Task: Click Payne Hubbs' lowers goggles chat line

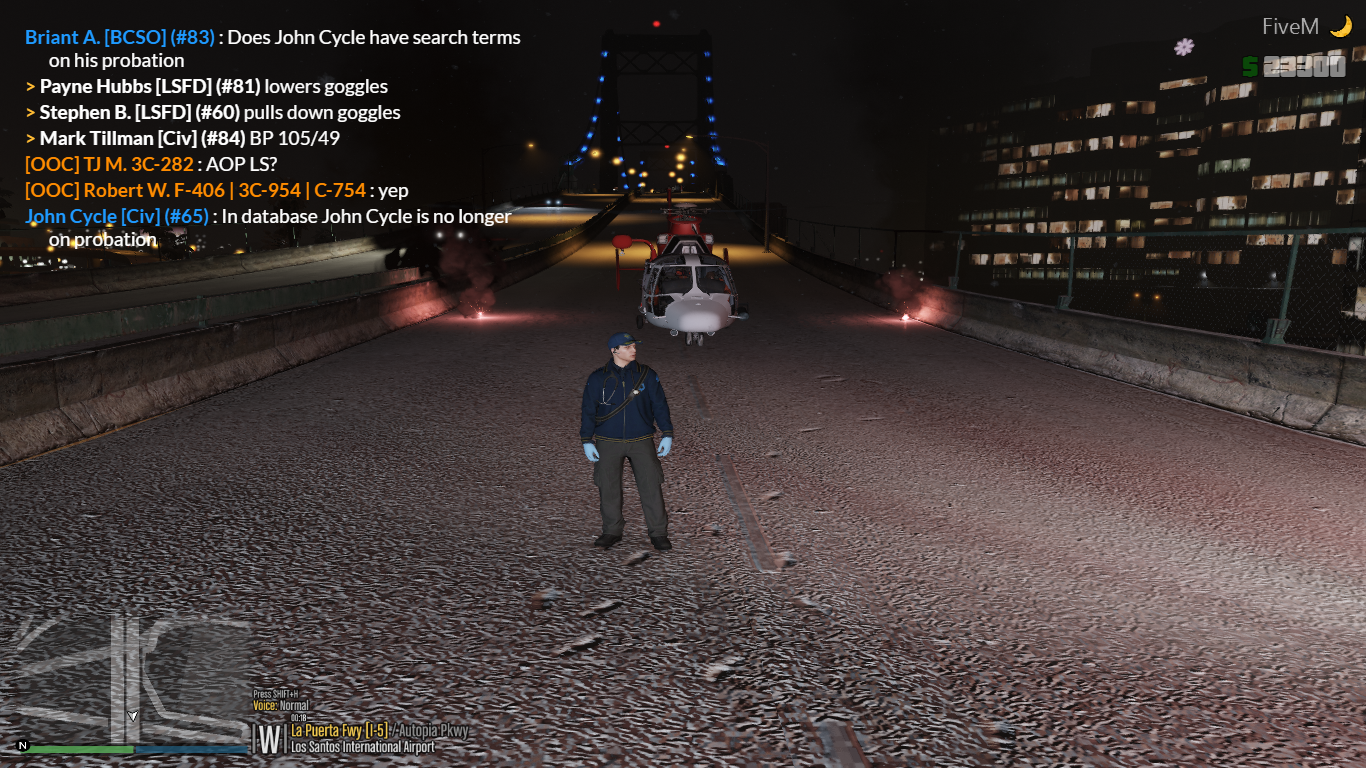Action: 213,87
